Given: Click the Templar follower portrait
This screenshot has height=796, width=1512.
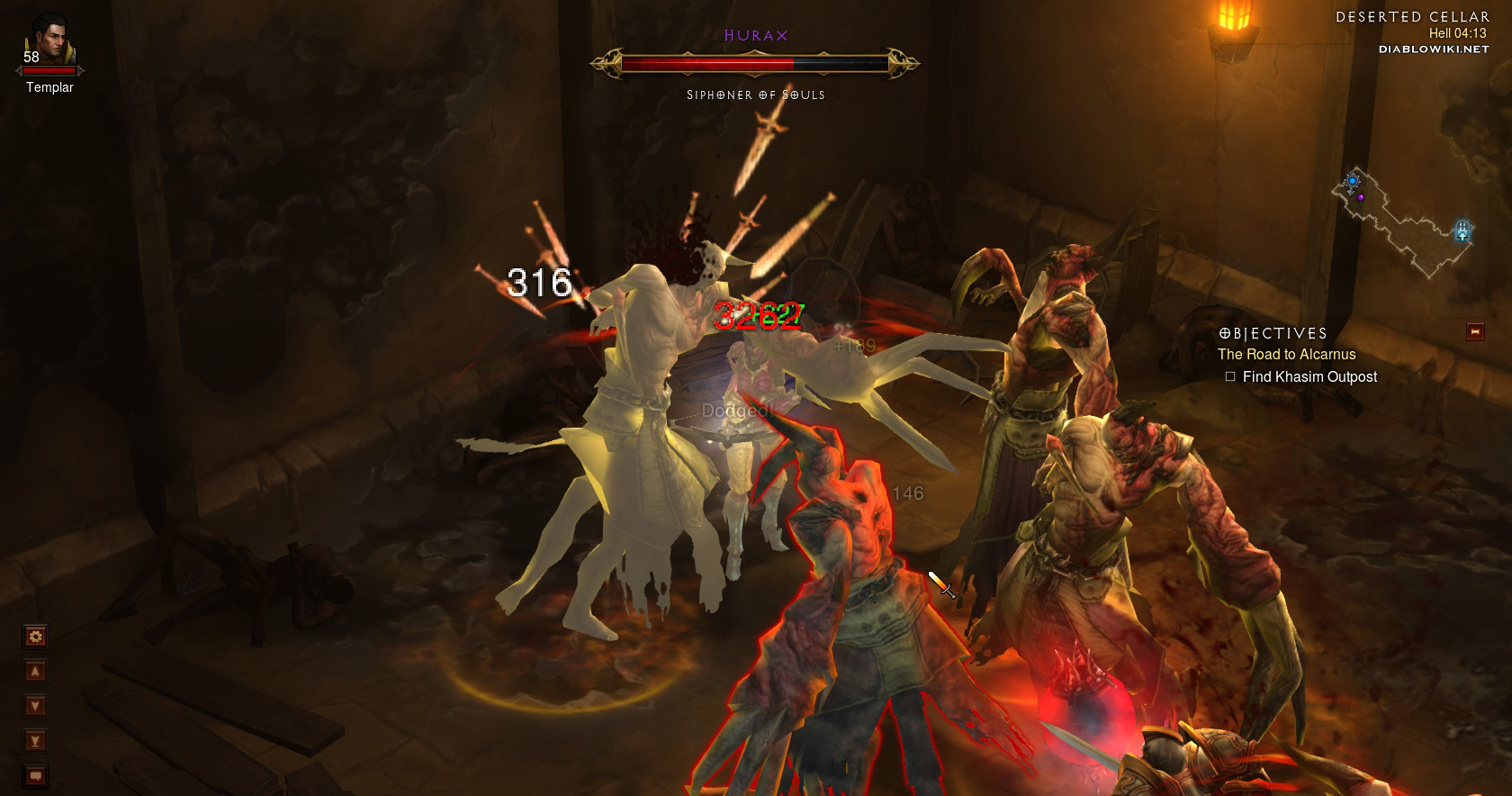Looking at the screenshot, I should point(49,41).
